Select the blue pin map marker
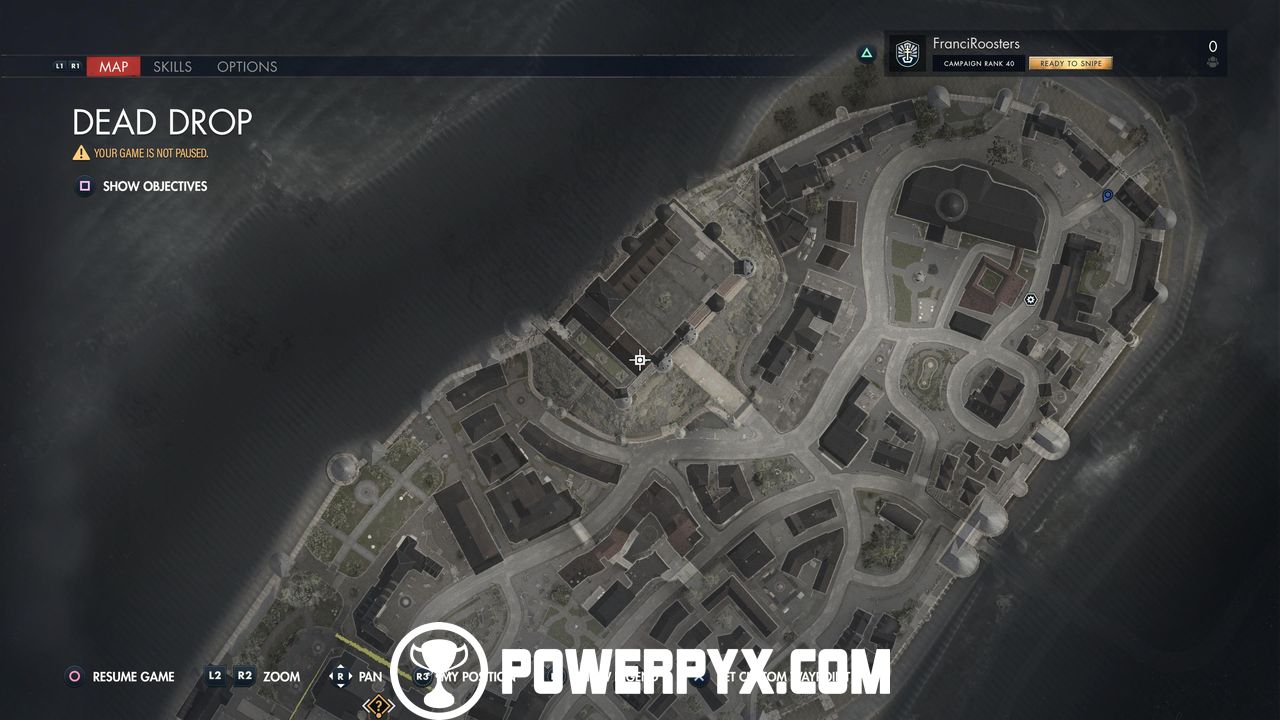This screenshot has height=720, width=1280. [1107, 196]
